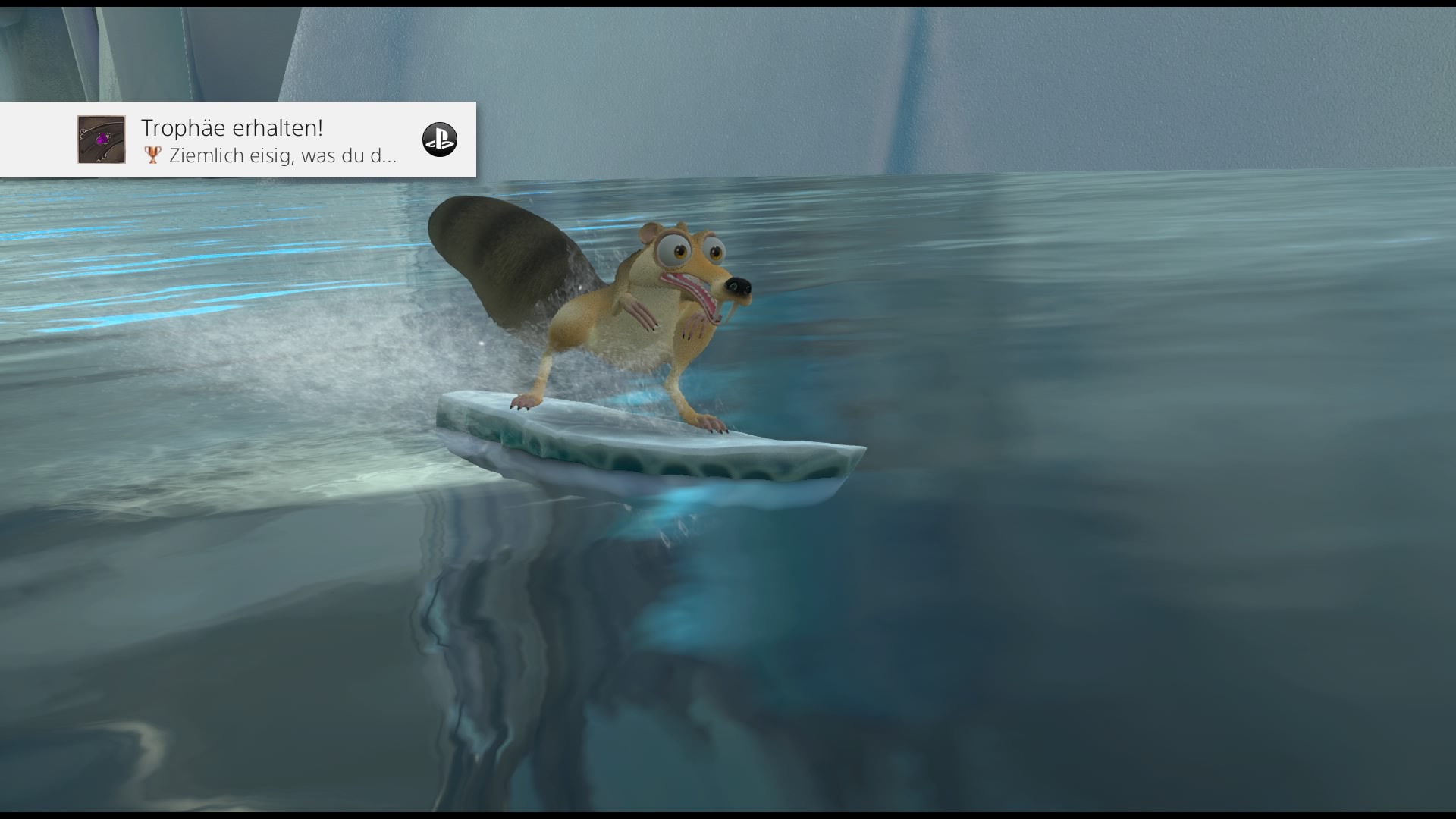Image resolution: width=1456 pixels, height=819 pixels.
Task: Select the 'Trophäe erhalten!' heading text
Action: [232, 127]
